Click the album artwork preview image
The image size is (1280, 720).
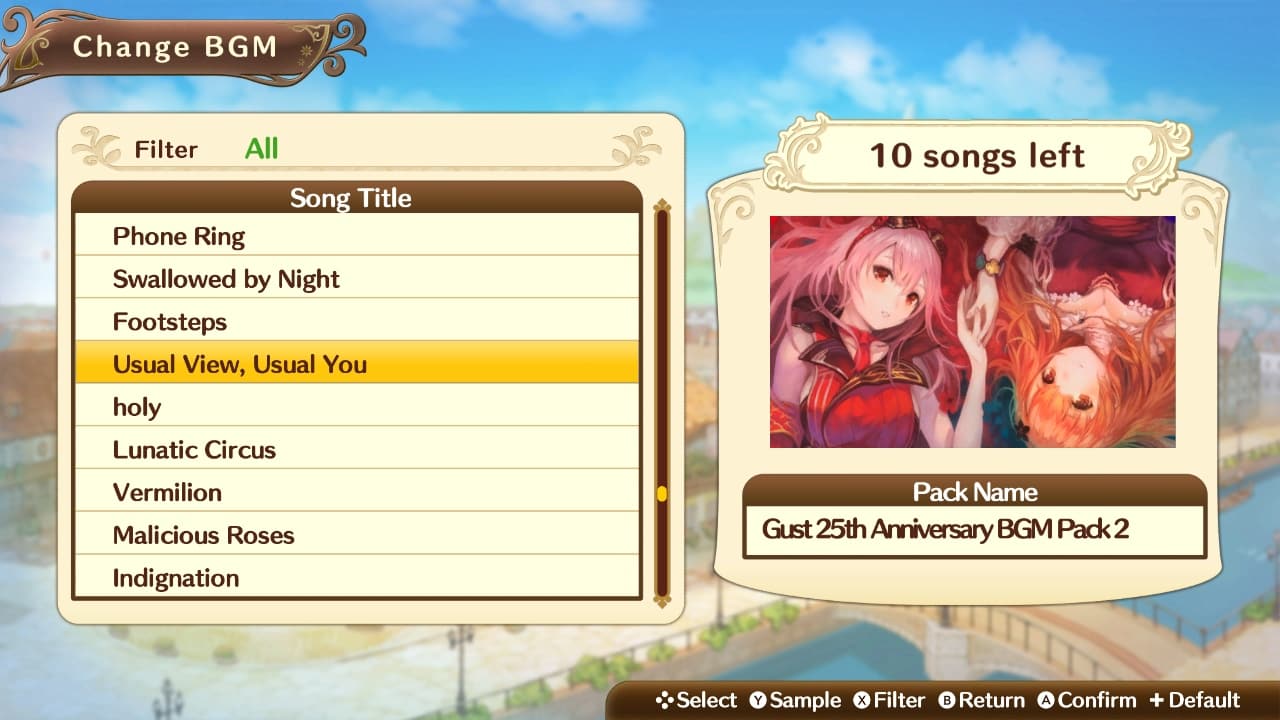[973, 330]
